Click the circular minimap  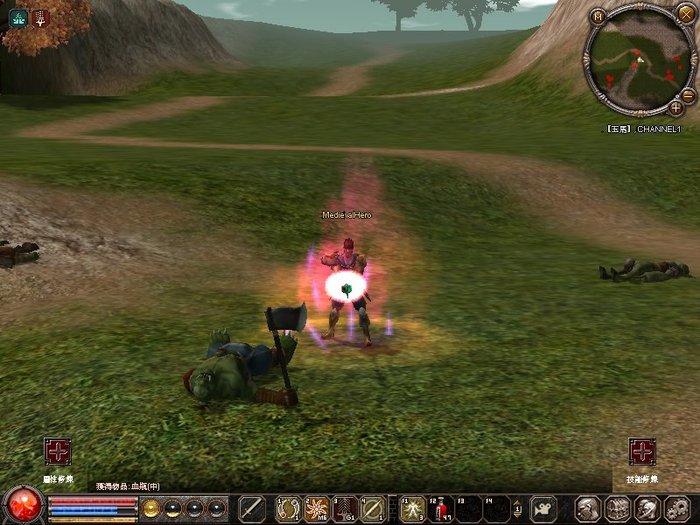pos(637,62)
